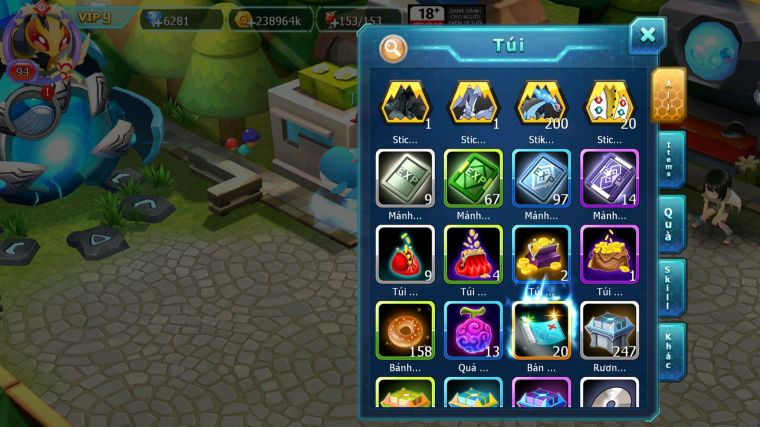The image size is (760, 427).
Task: Select the brown gold sack with 1
Action: point(609,253)
